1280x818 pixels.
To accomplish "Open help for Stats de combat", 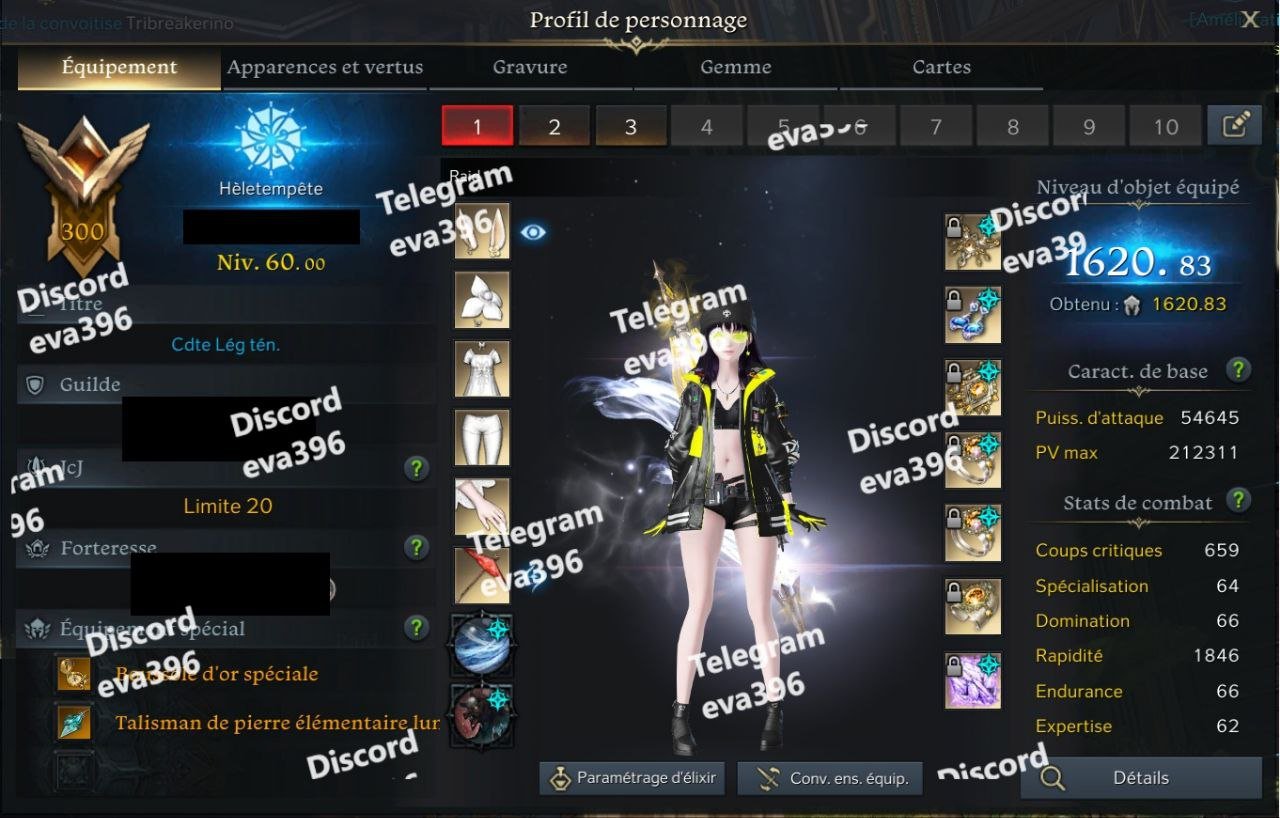I will point(1238,500).
